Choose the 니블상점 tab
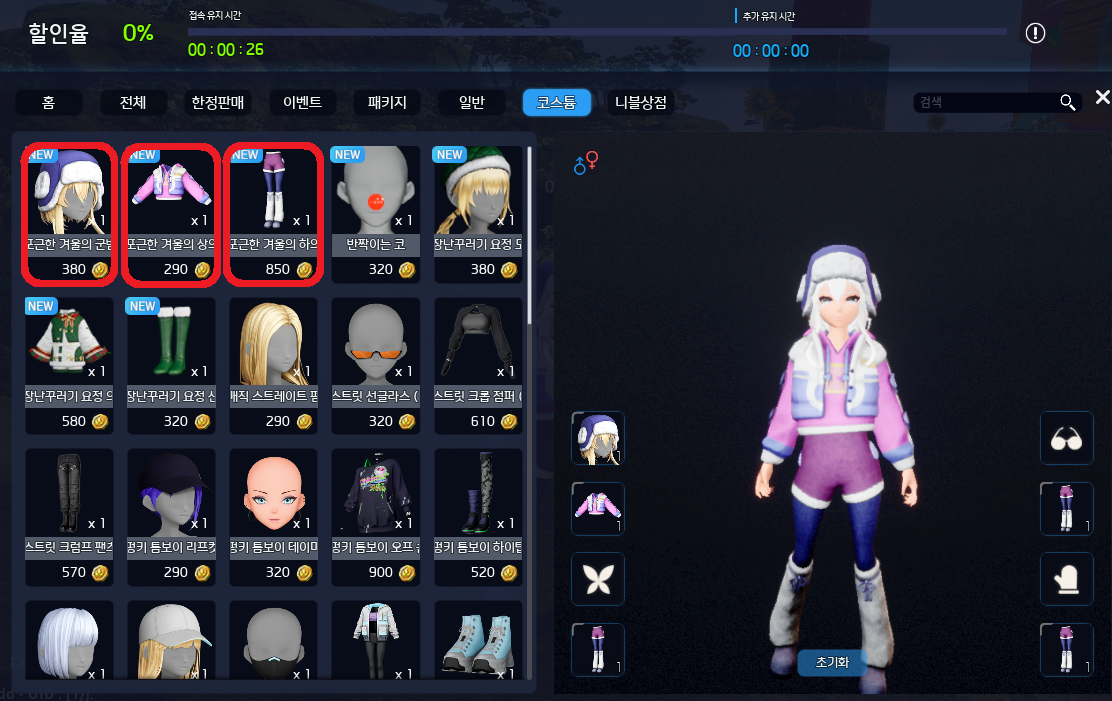This screenshot has height=701, width=1112. (641, 102)
